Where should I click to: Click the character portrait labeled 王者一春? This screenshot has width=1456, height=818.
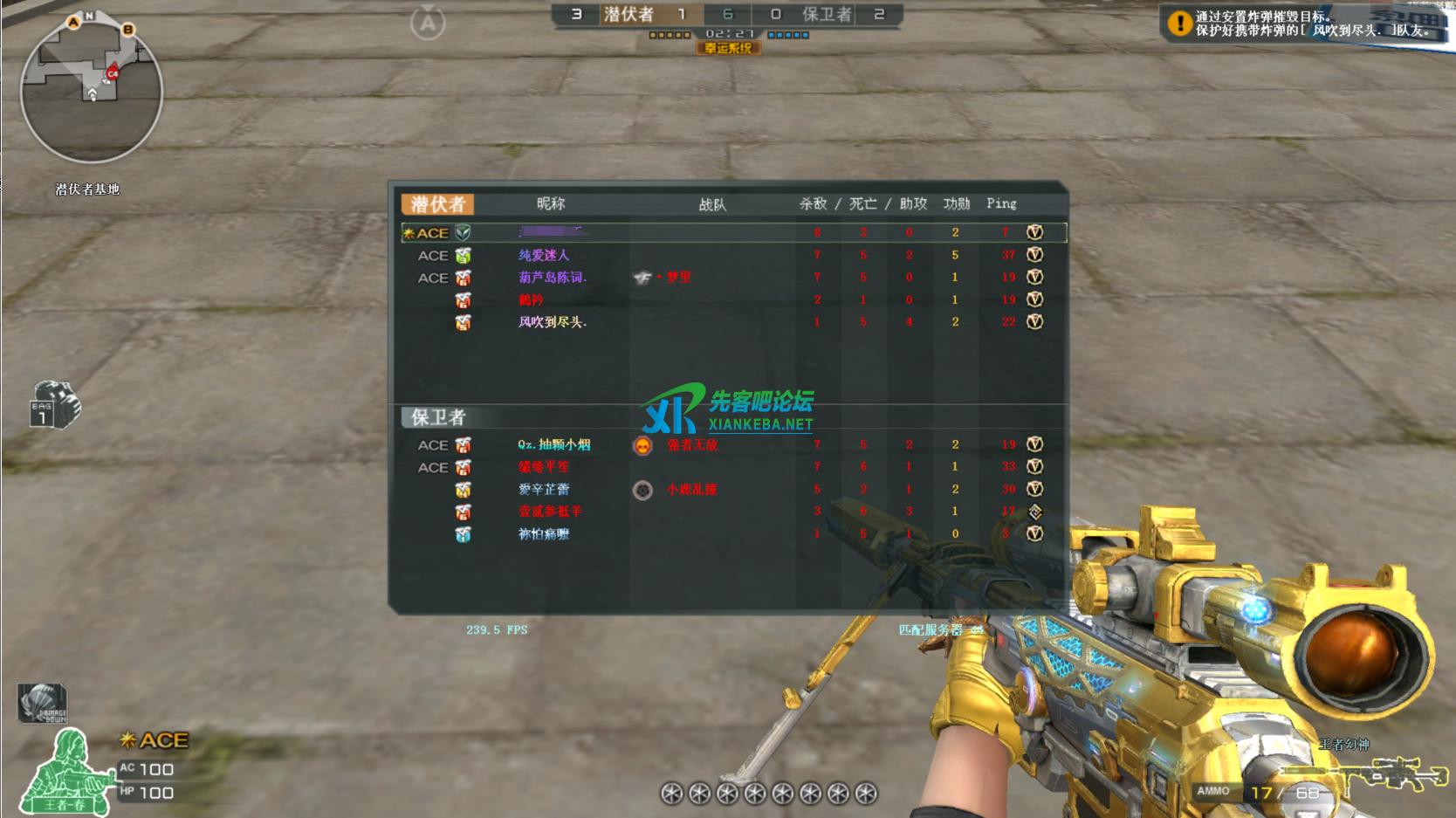coord(65,773)
